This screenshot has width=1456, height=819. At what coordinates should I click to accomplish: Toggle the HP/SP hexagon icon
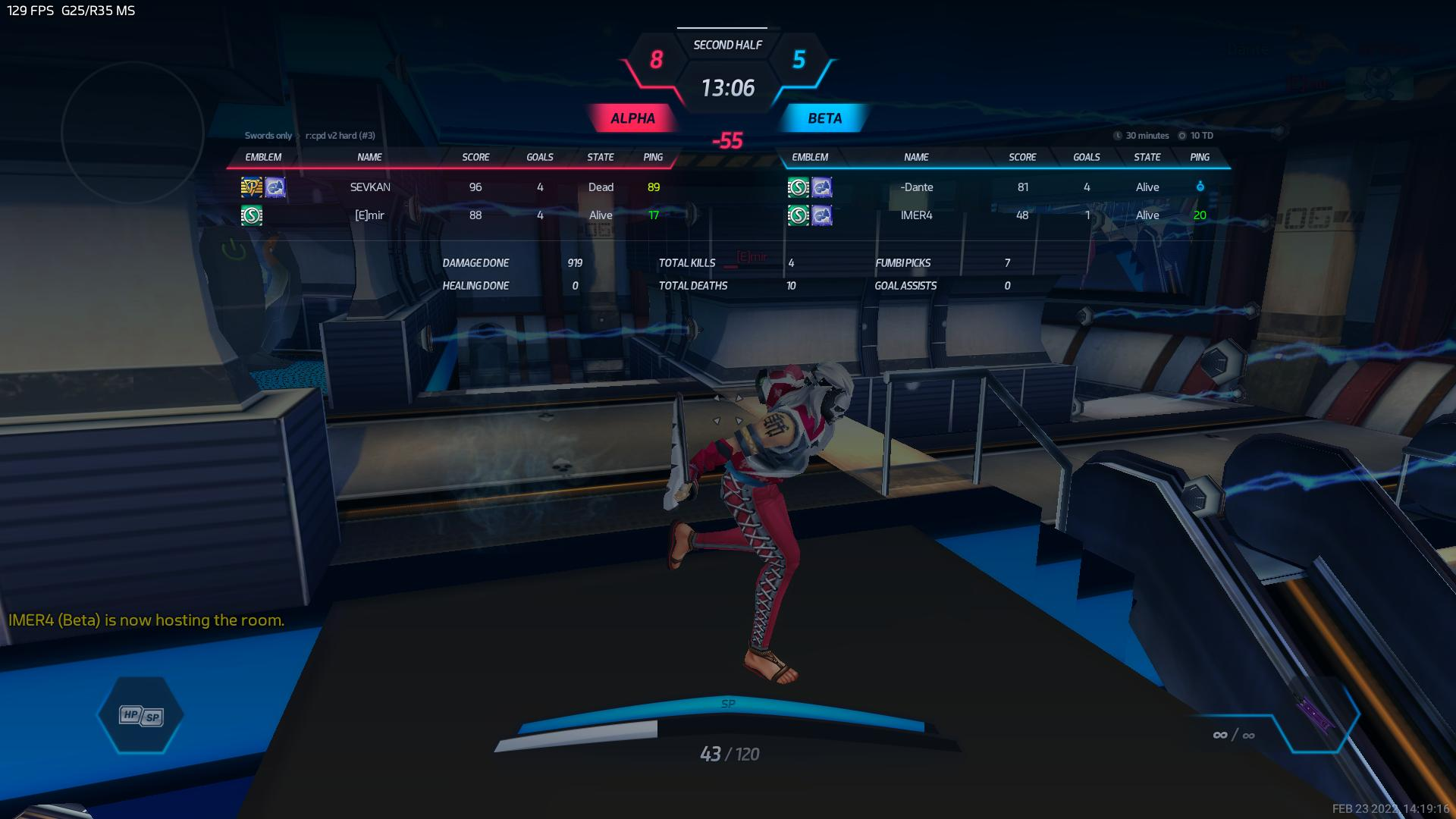pos(141,715)
